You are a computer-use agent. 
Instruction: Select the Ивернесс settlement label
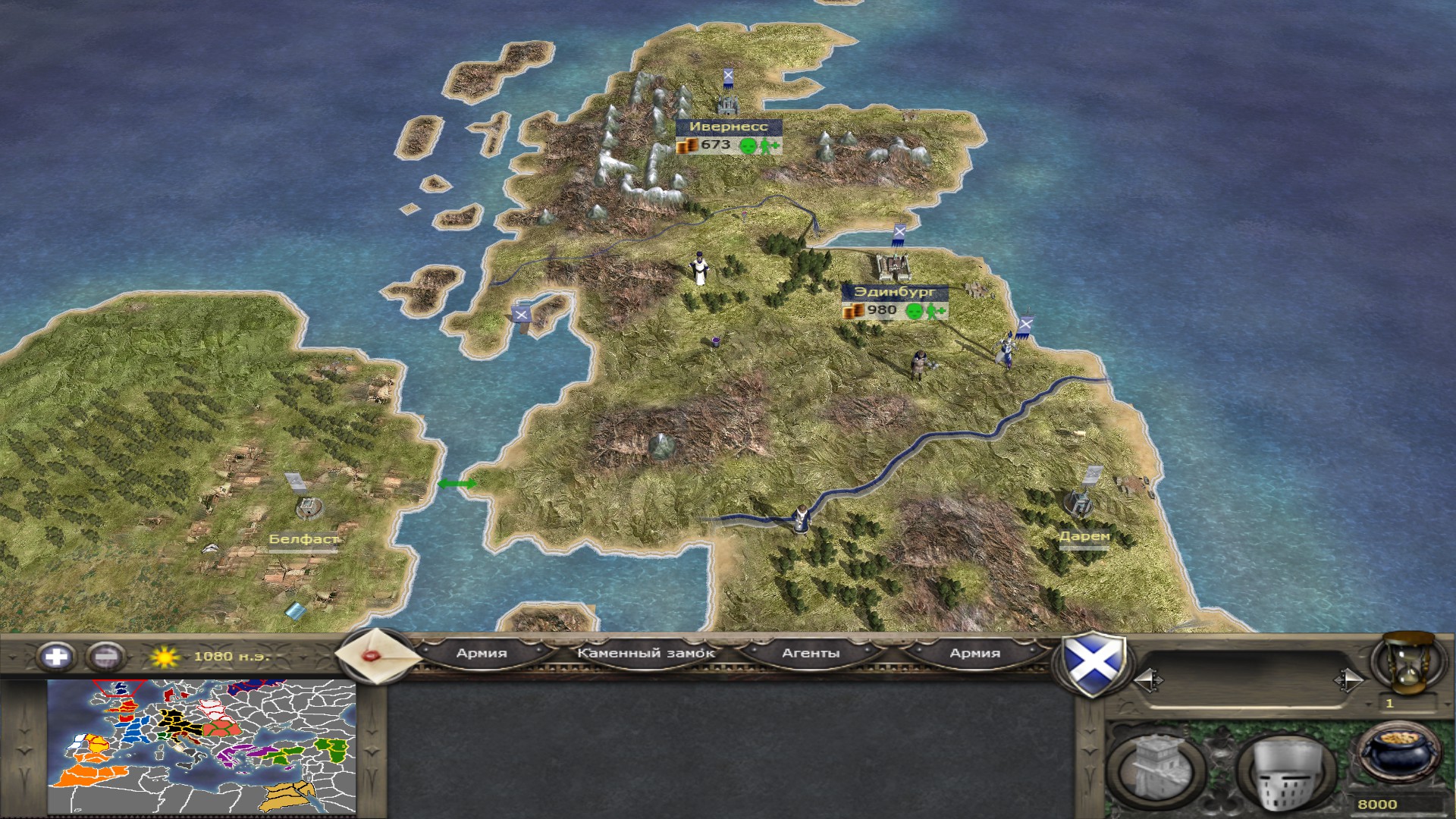pos(728,127)
